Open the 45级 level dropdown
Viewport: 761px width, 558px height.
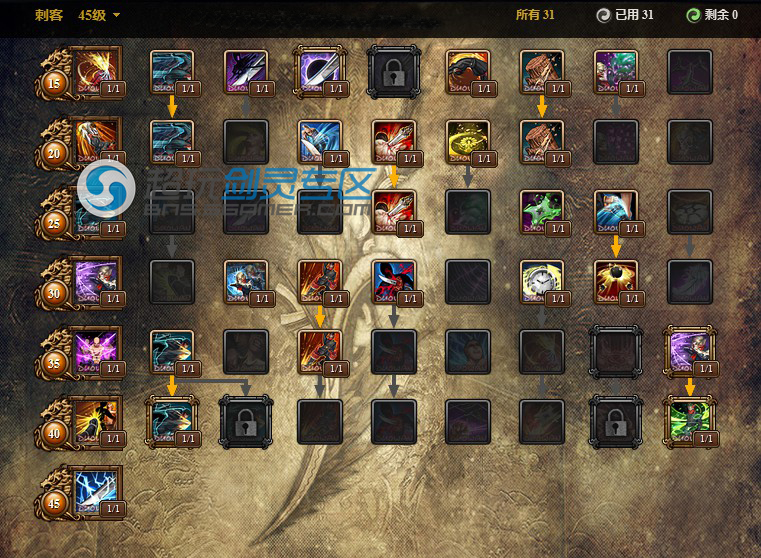[100, 15]
